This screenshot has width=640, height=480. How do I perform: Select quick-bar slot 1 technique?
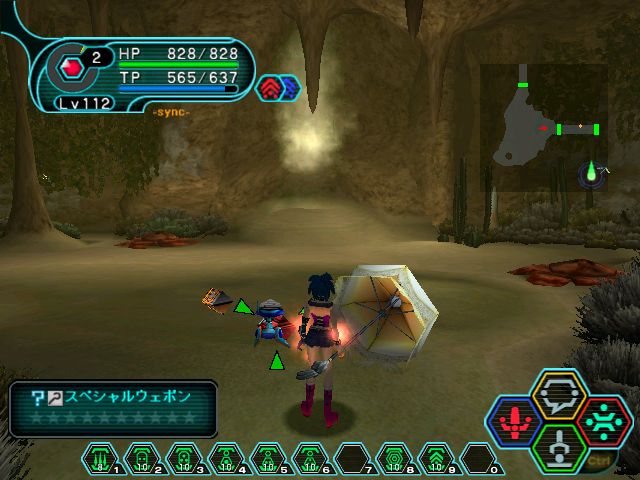pos(101,458)
